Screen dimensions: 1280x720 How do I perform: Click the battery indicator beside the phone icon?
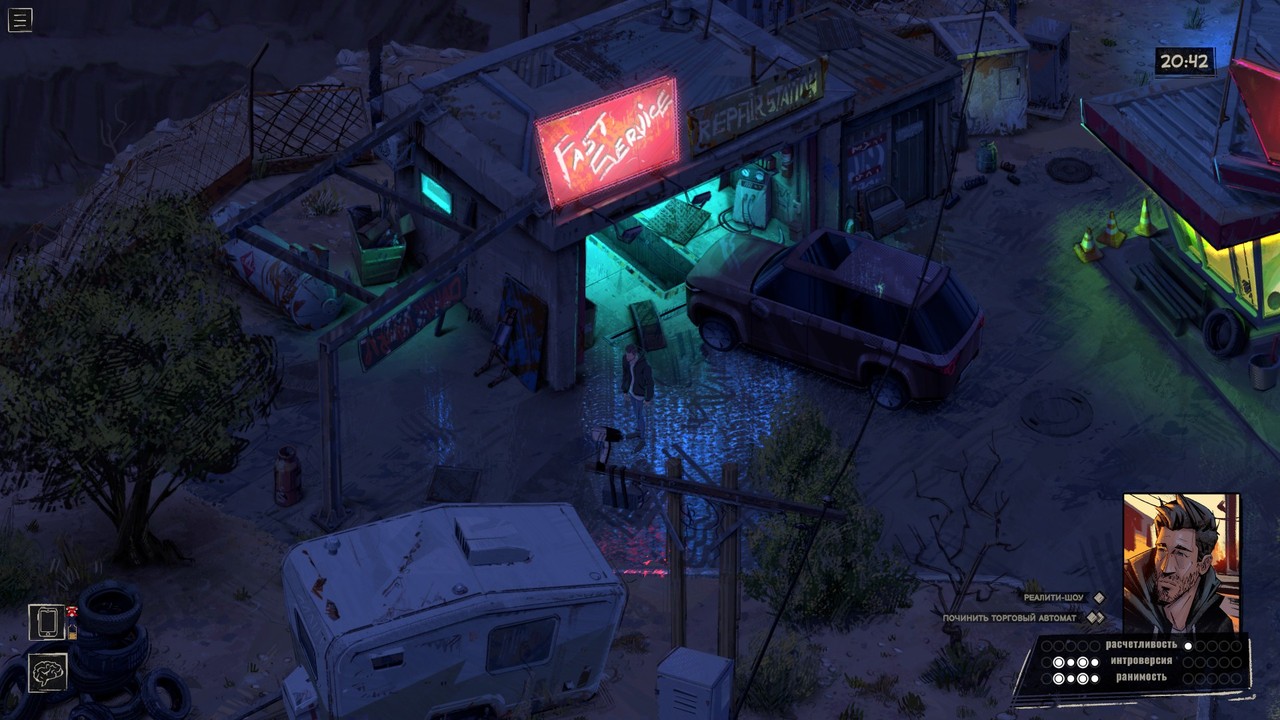pos(72,631)
